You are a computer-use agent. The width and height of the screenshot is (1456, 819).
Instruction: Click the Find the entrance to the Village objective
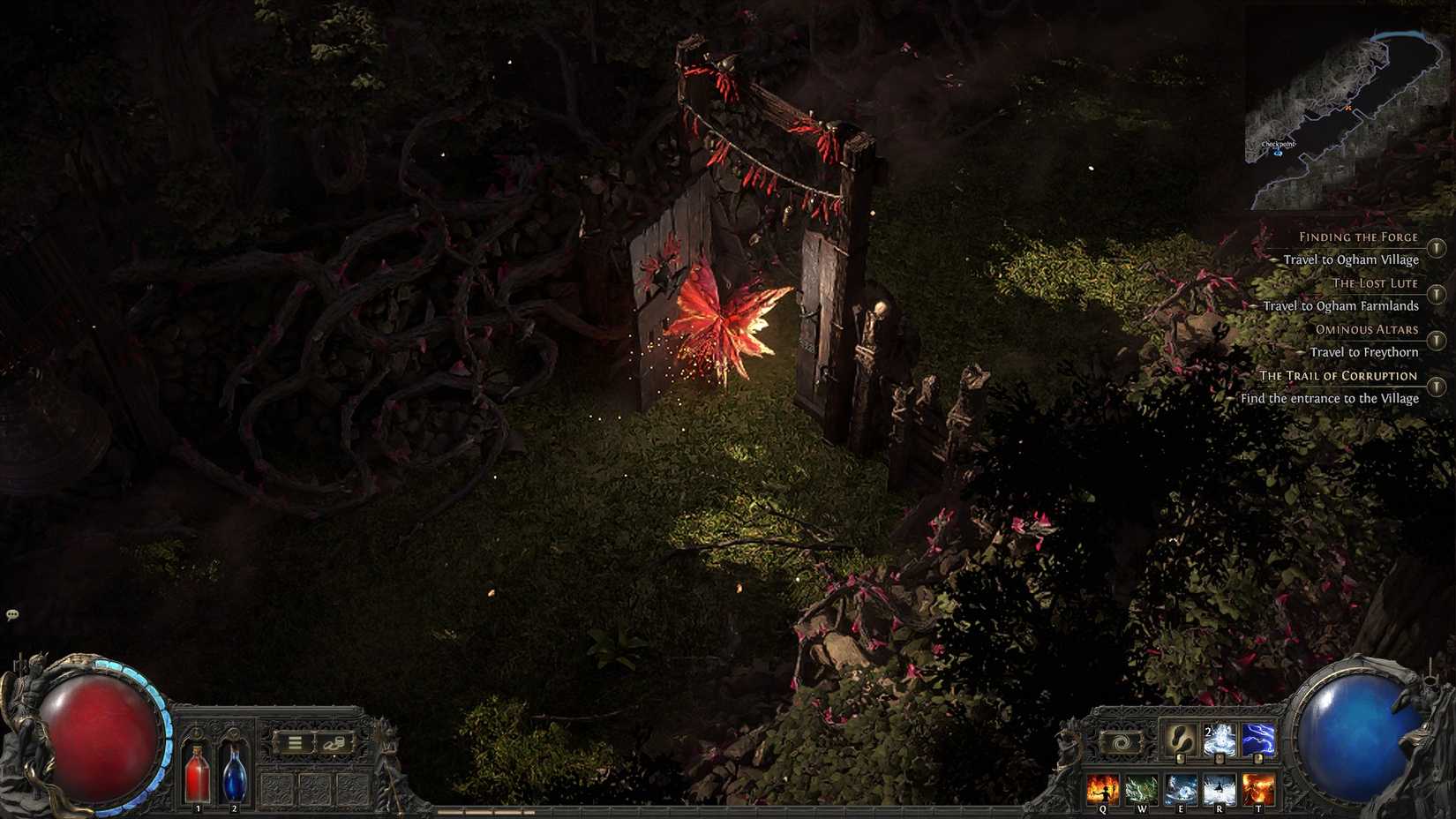1329,399
